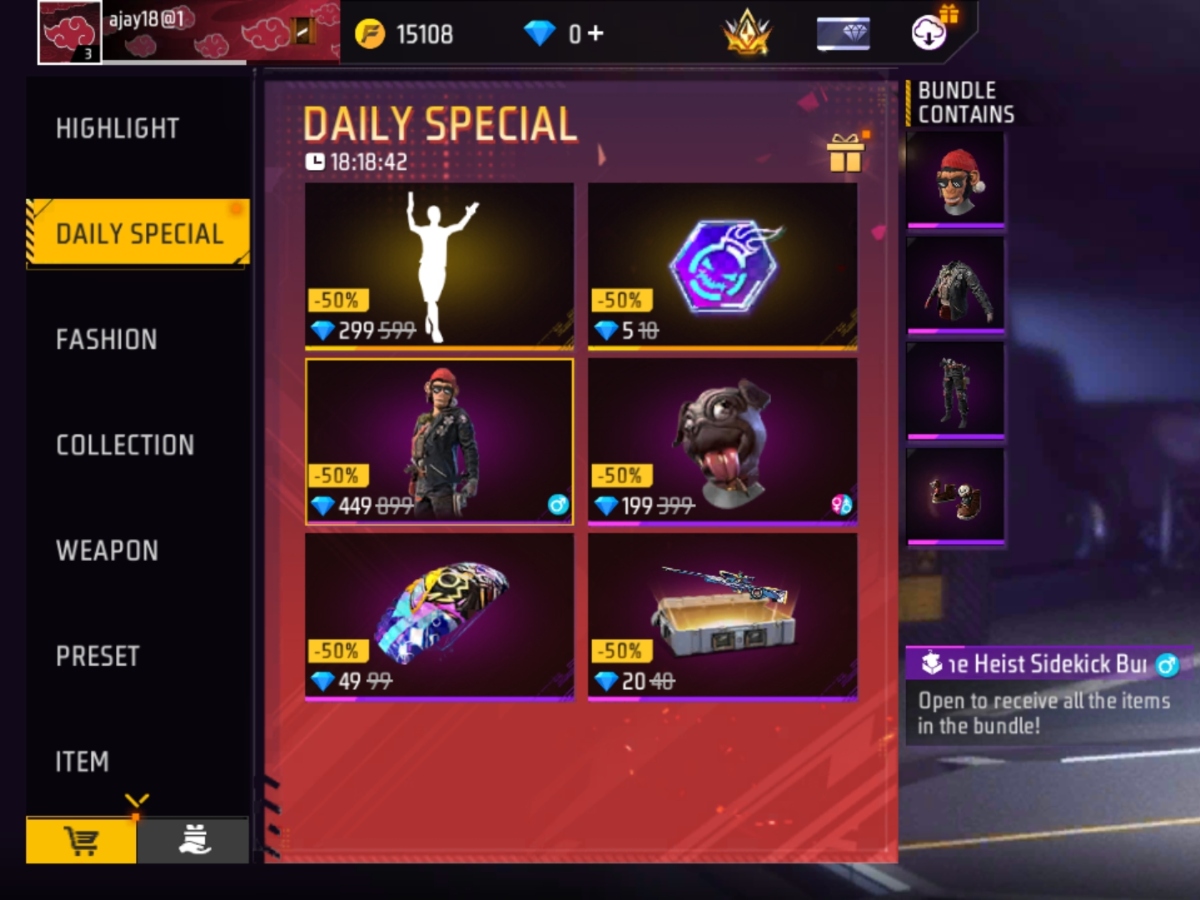Open the Preset category
Screen dimensions: 1200x900
[x=98, y=656]
